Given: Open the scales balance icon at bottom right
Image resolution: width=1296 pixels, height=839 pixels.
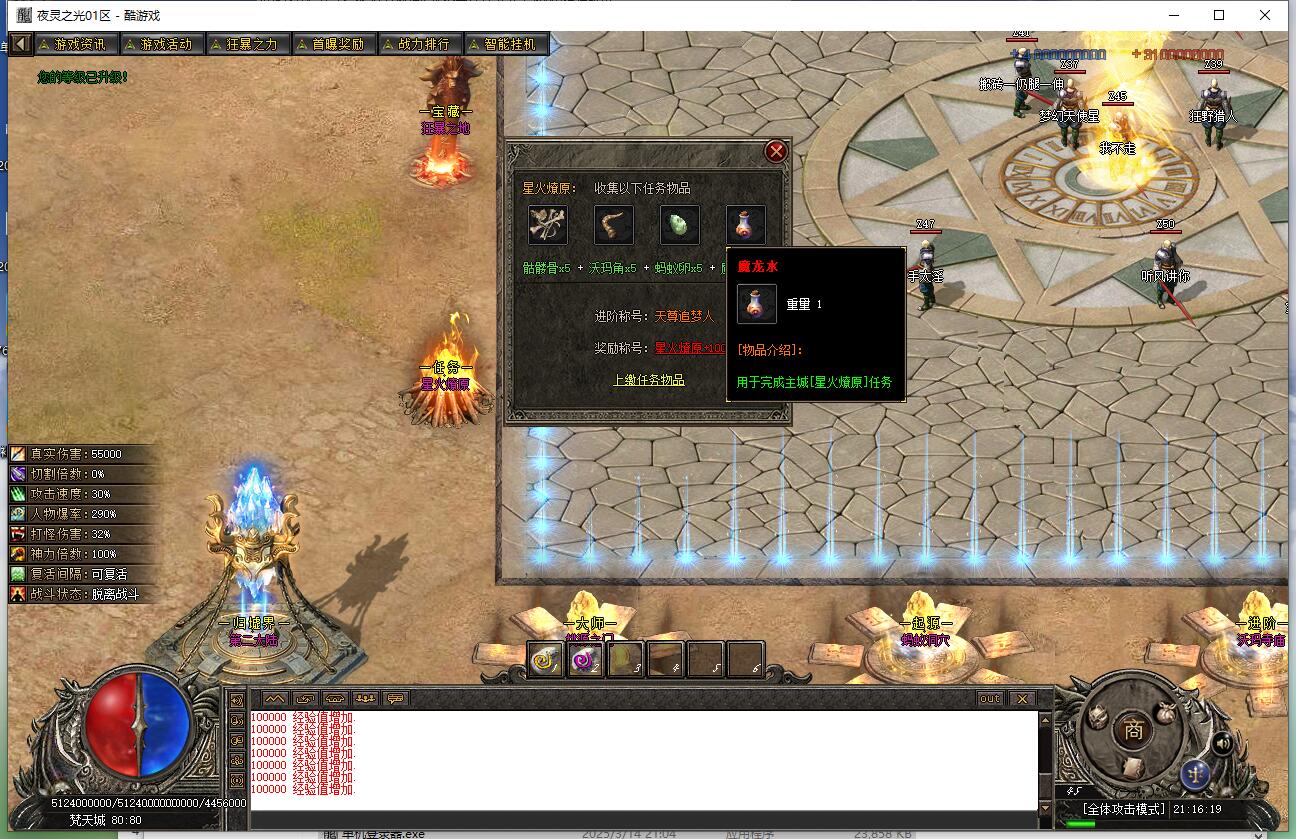Looking at the screenshot, I should [1196, 774].
